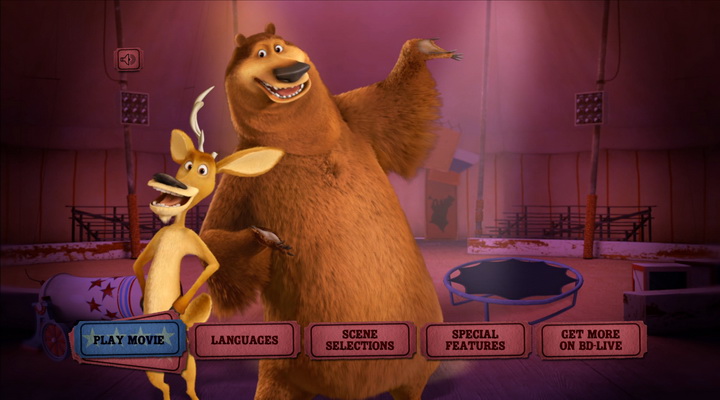The width and height of the screenshot is (720, 400).
Task: Choose Scene Selections
Action: coord(360,340)
